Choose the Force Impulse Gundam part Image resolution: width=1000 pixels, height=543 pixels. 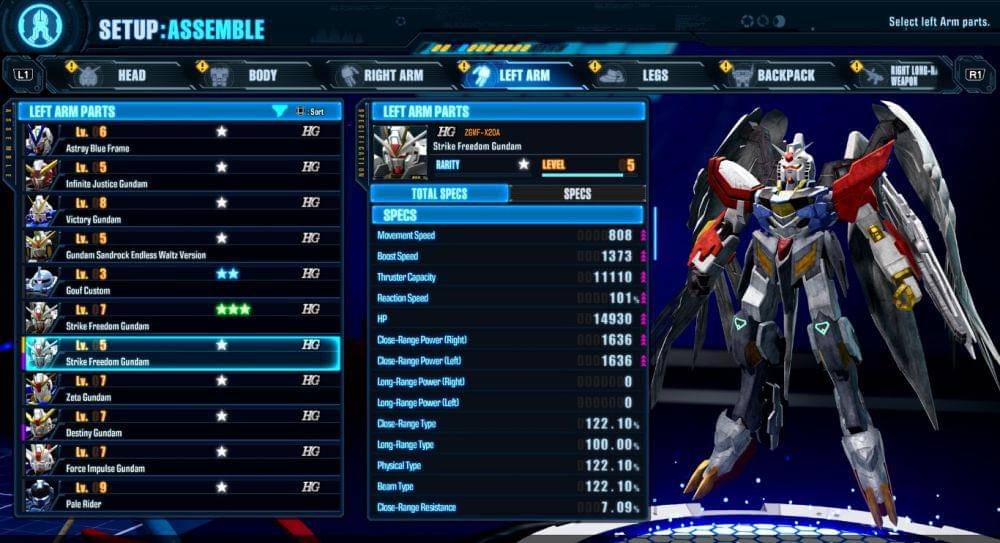click(x=180, y=460)
